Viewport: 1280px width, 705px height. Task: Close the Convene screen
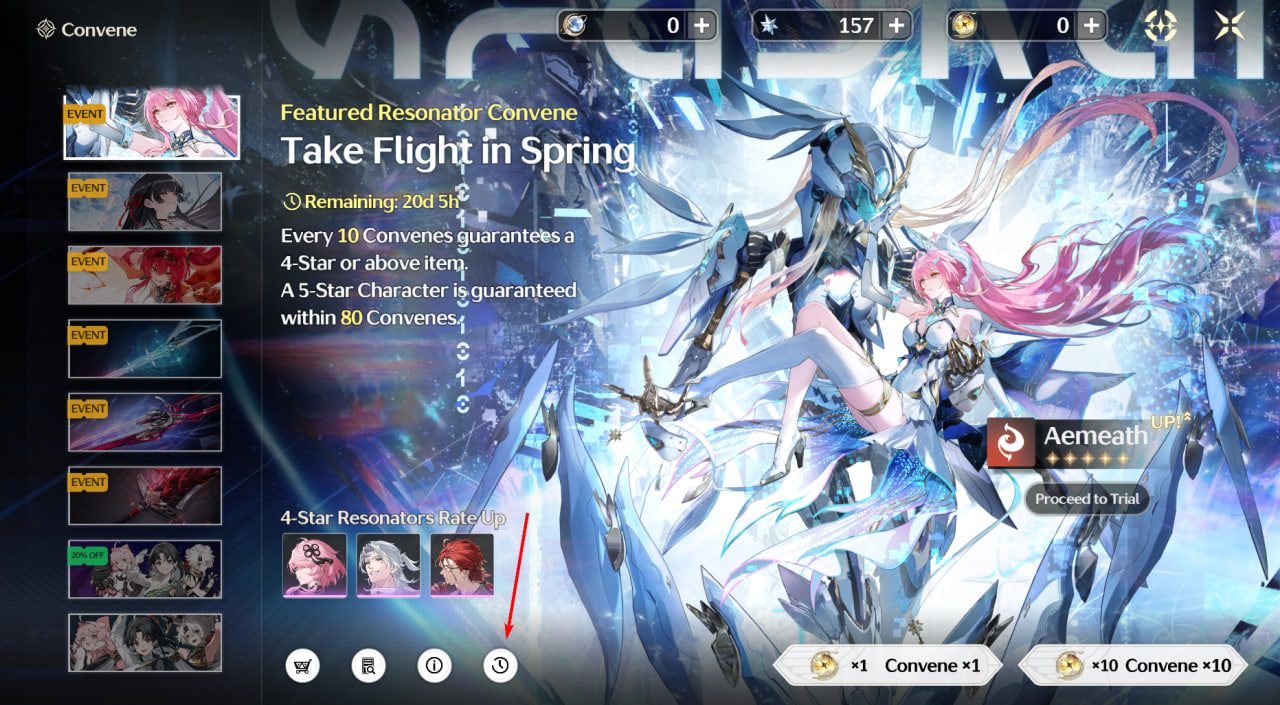coord(1229,26)
